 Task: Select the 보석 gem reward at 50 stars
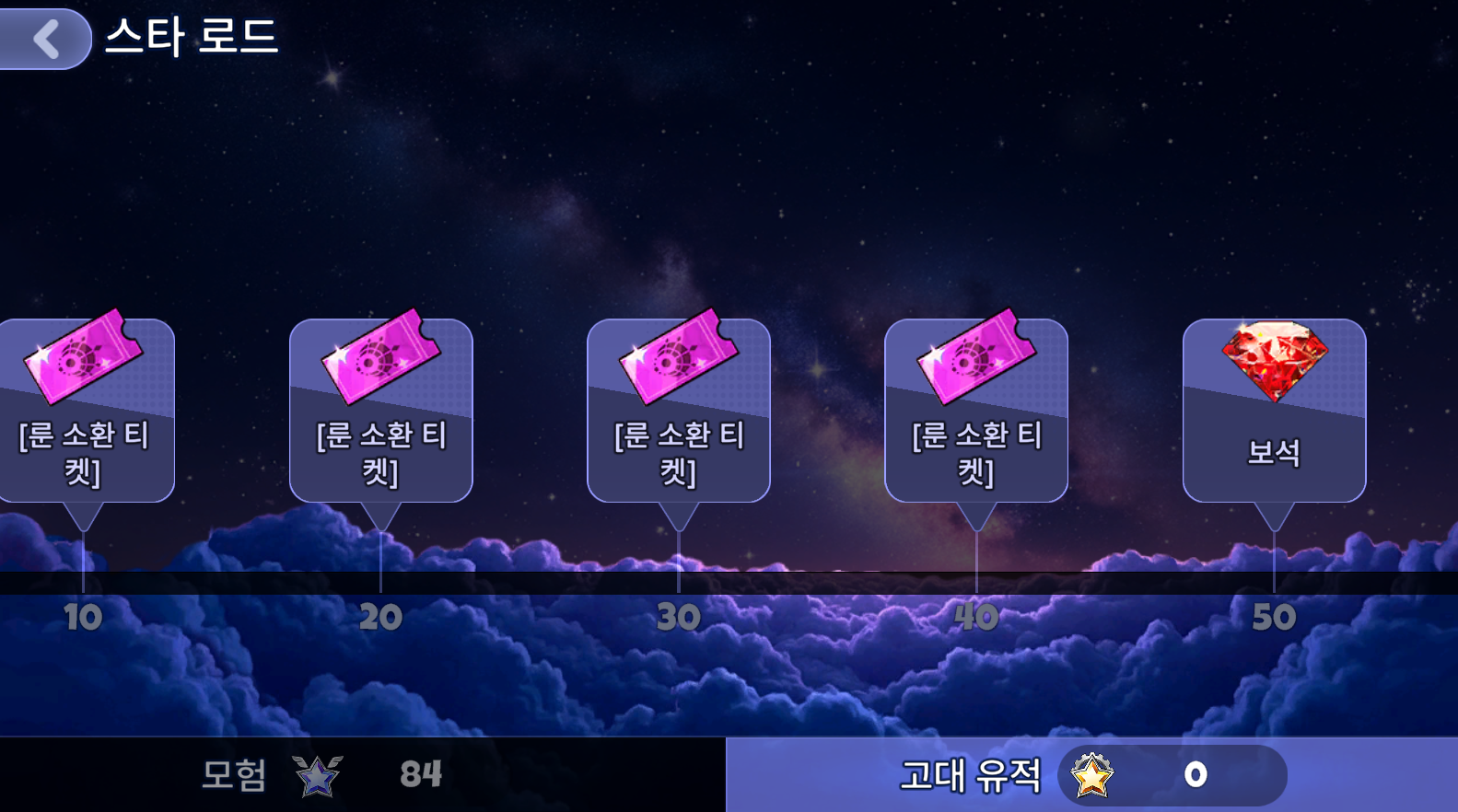click(1274, 410)
